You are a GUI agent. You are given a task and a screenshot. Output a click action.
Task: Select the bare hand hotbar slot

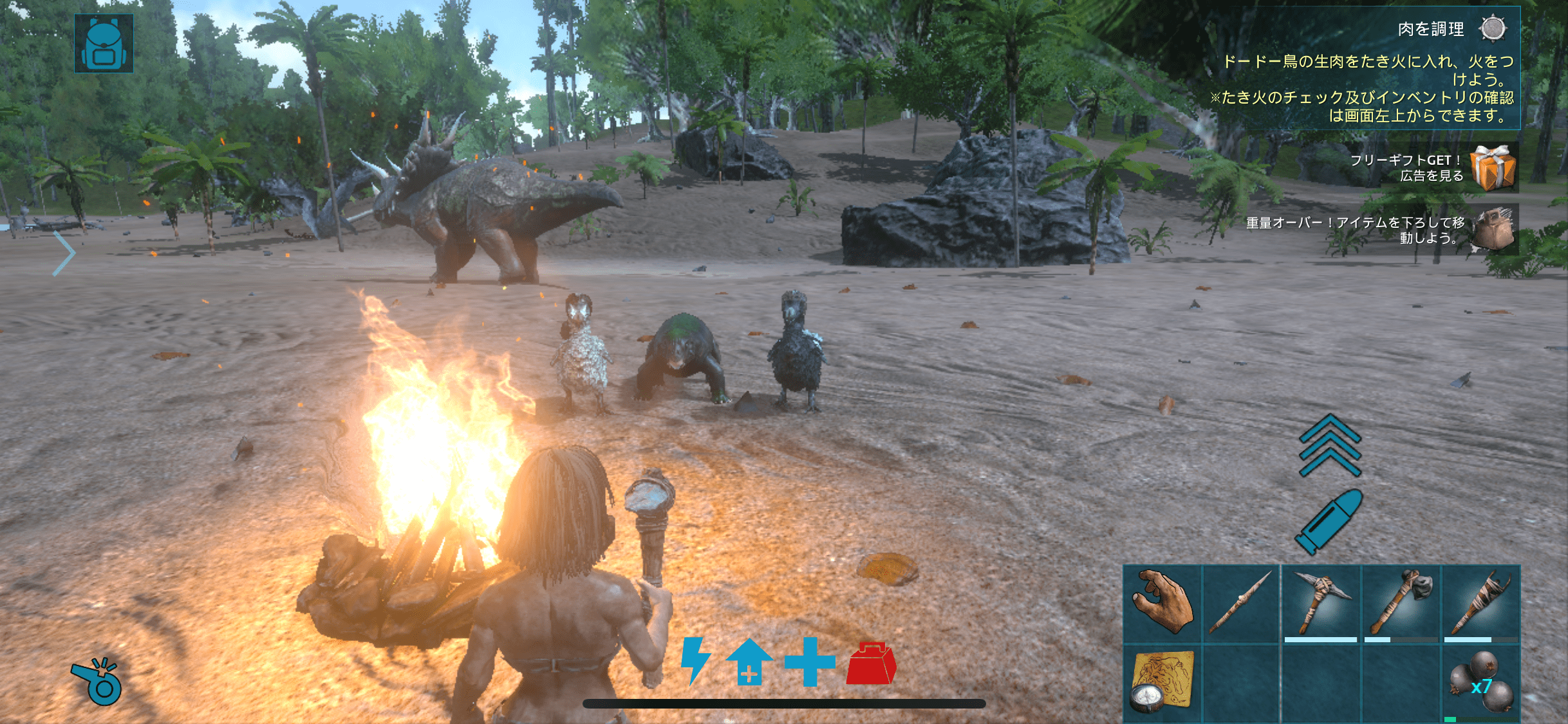click(x=1162, y=604)
